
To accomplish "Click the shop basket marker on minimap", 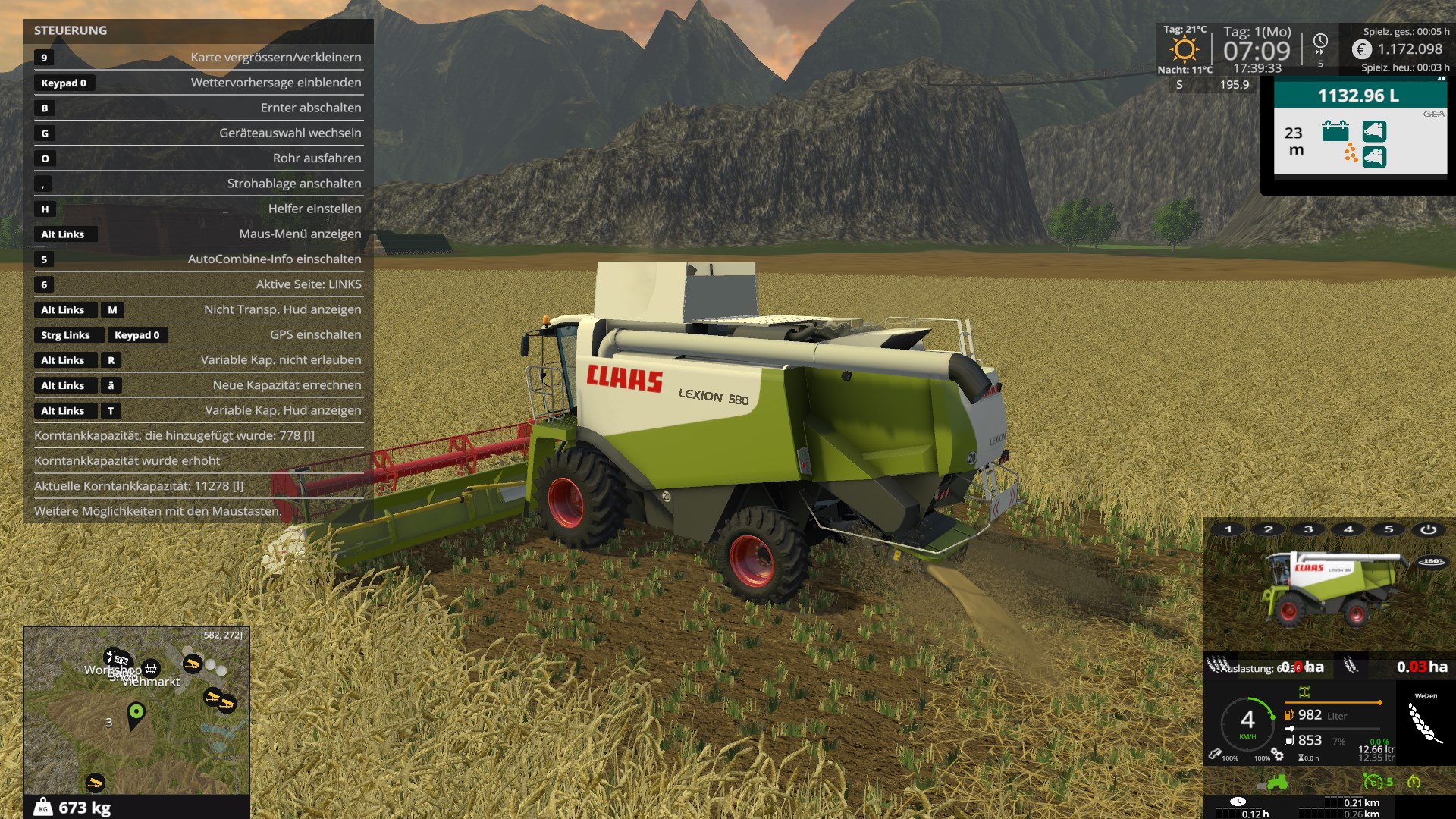I will coord(151,668).
